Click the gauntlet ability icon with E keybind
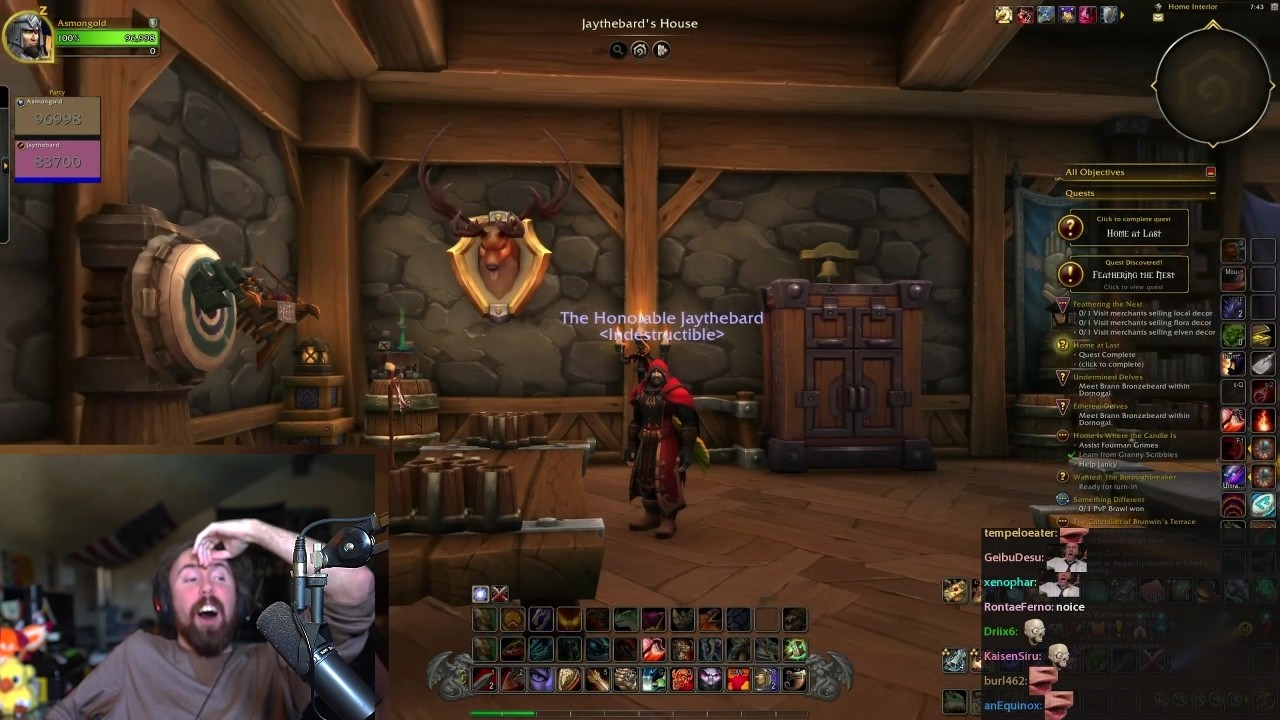The width and height of the screenshot is (1280, 720). pyautogui.click(x=624, y=678)
